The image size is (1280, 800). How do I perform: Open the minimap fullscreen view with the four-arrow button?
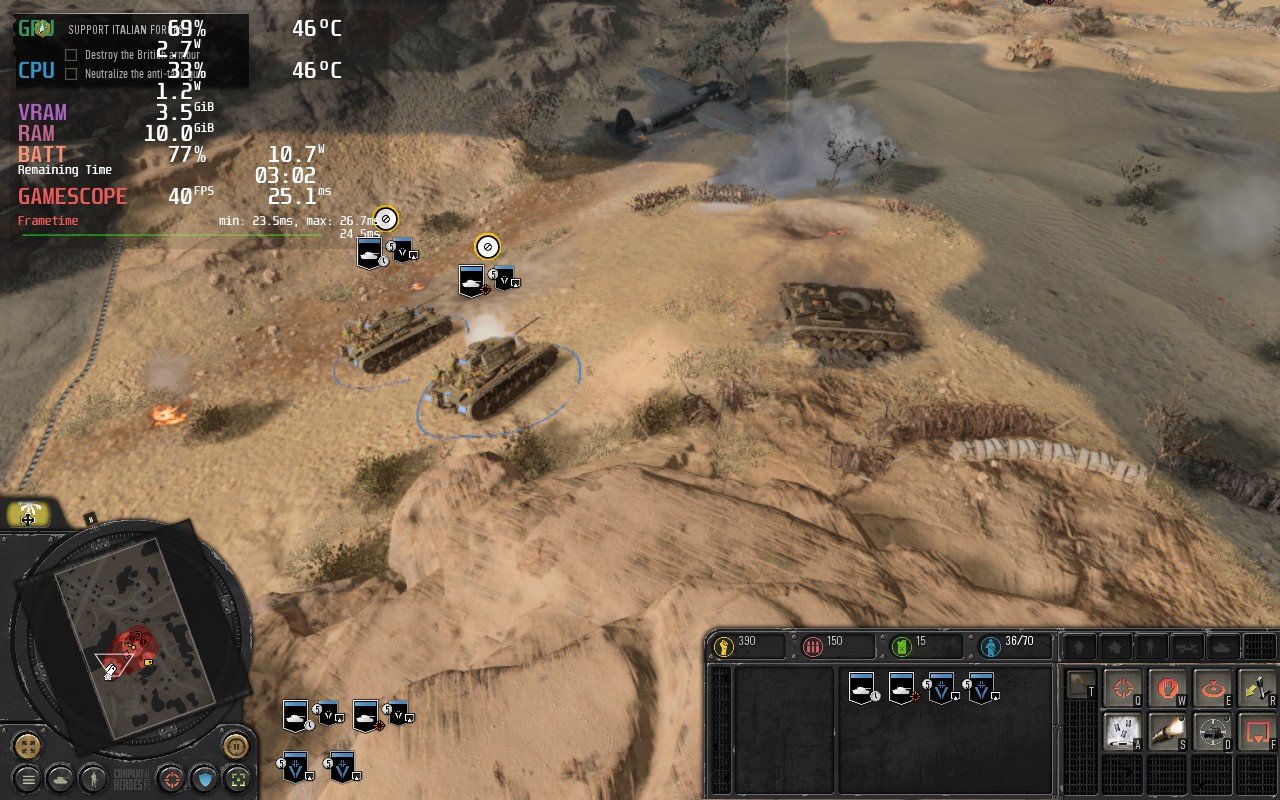(x=26, y=746)
